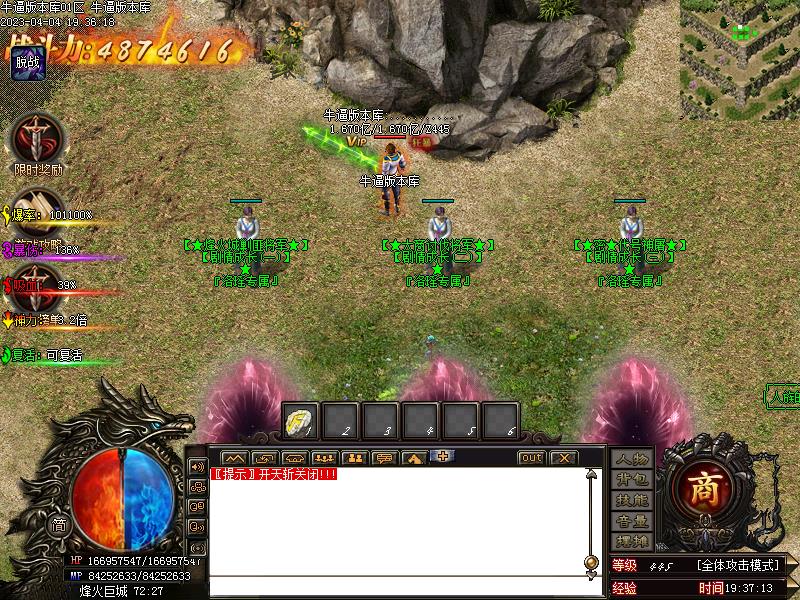Click the round 简 button beside the orb
This screenshot has height=600, width=800.
tap(60, 525)
